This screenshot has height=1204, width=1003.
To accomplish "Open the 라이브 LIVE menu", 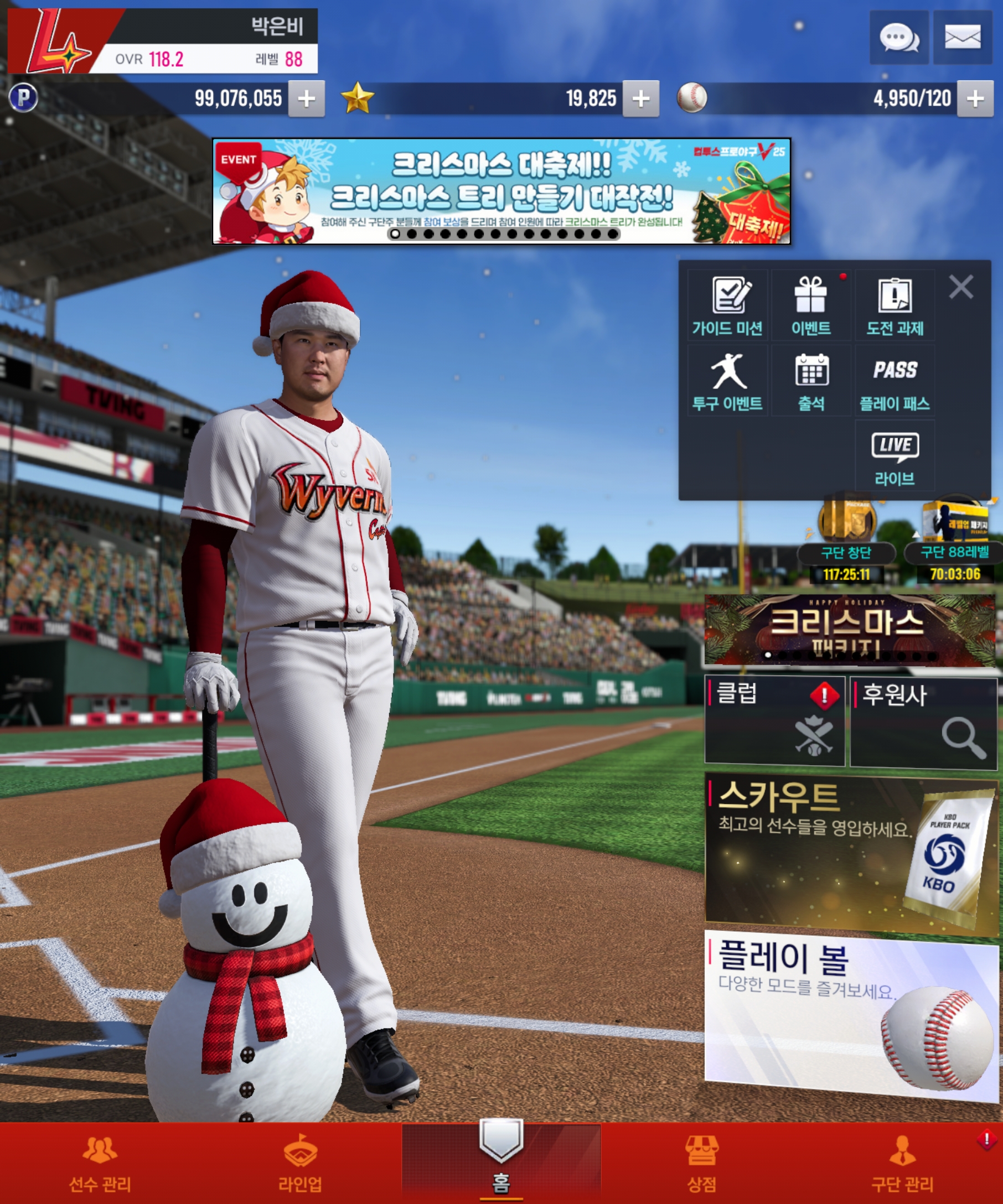I will [895, 456].
